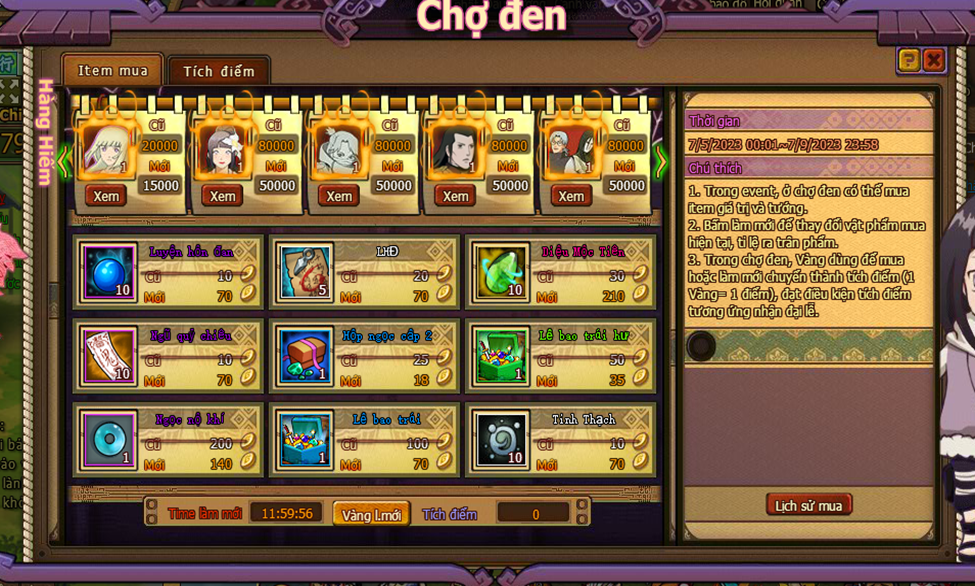The height and width of the screenshot is (586, 975).
Task: Click Xem under the blonde hero card
Action: [x=106, y=196]
